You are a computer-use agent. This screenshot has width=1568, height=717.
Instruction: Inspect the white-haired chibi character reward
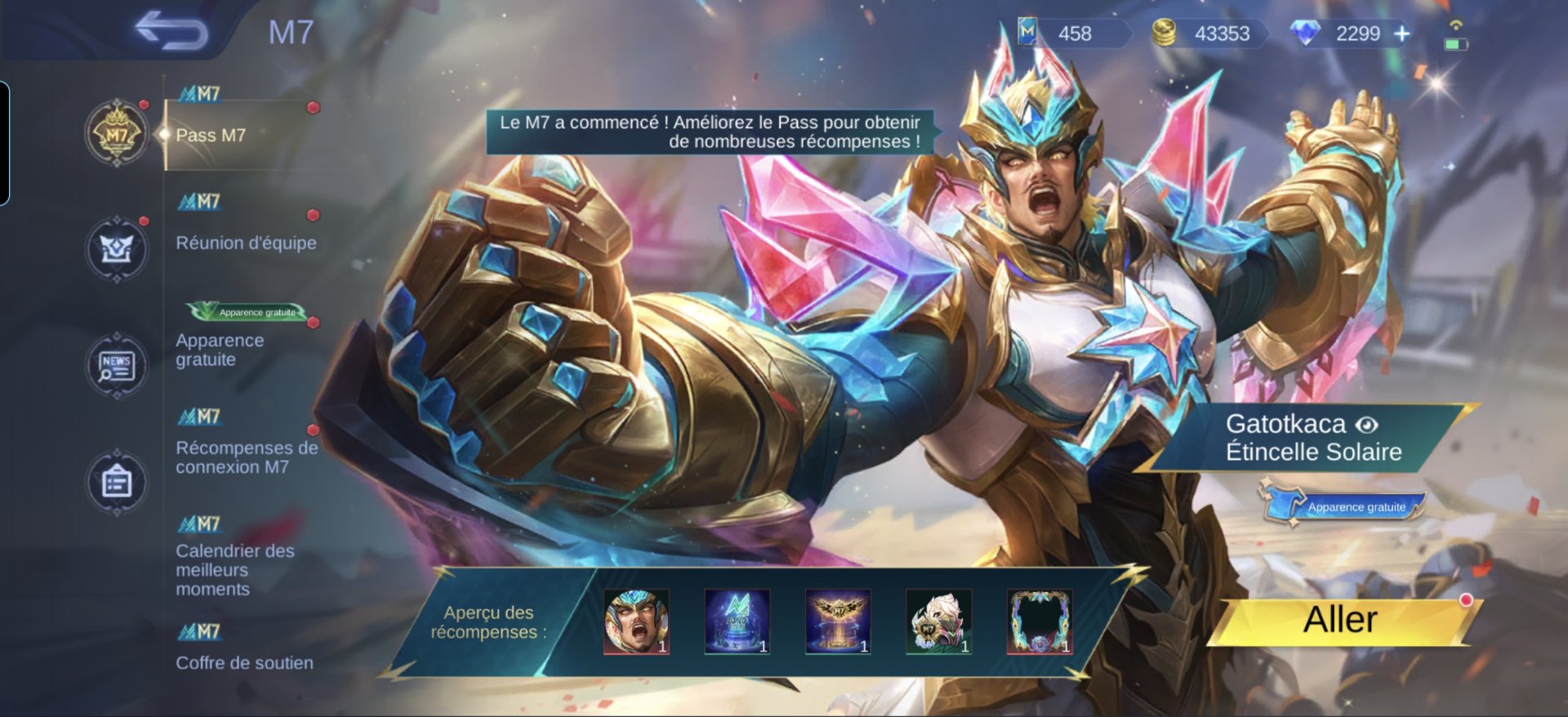(939, 622)
